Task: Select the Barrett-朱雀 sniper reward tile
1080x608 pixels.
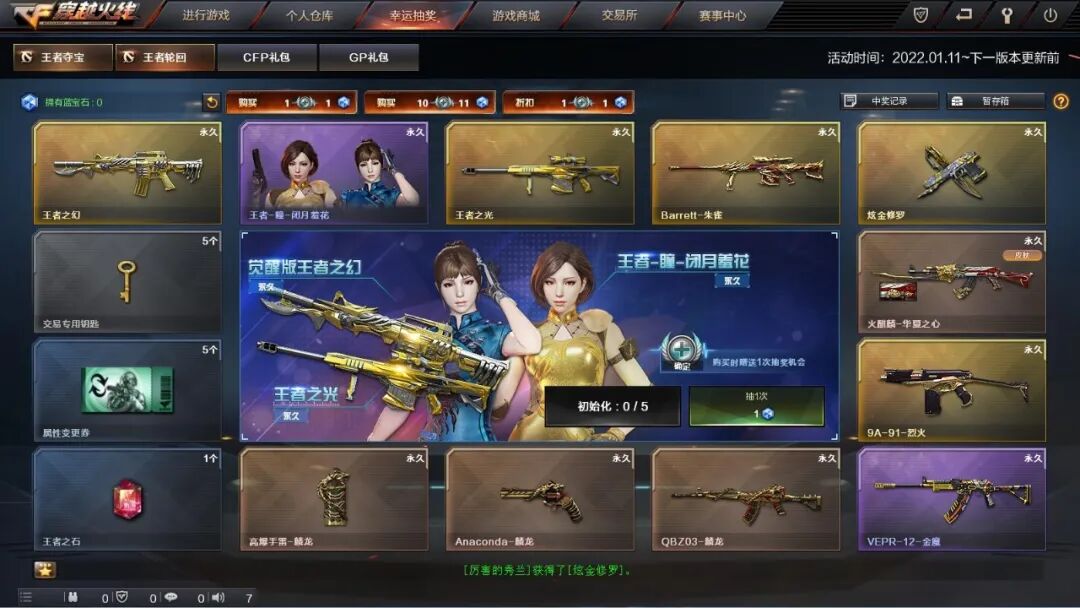Action: pyautogui.click(x=745, y=172)
